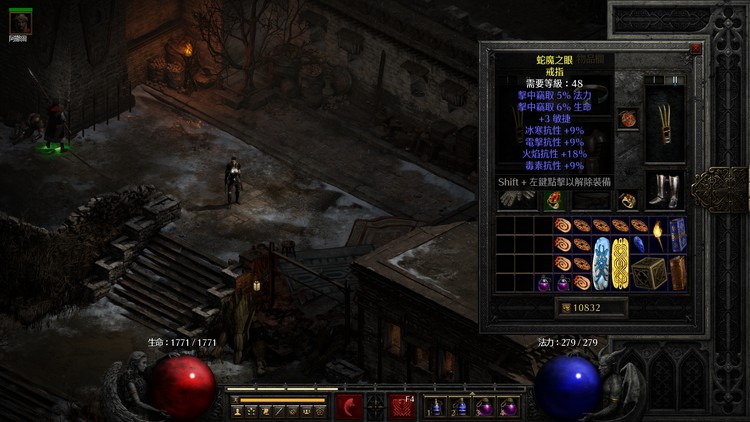750x422 pixels.
Task: Select the gold ring beside the boots
Action: pyautogui.click(x=628, y=199)
